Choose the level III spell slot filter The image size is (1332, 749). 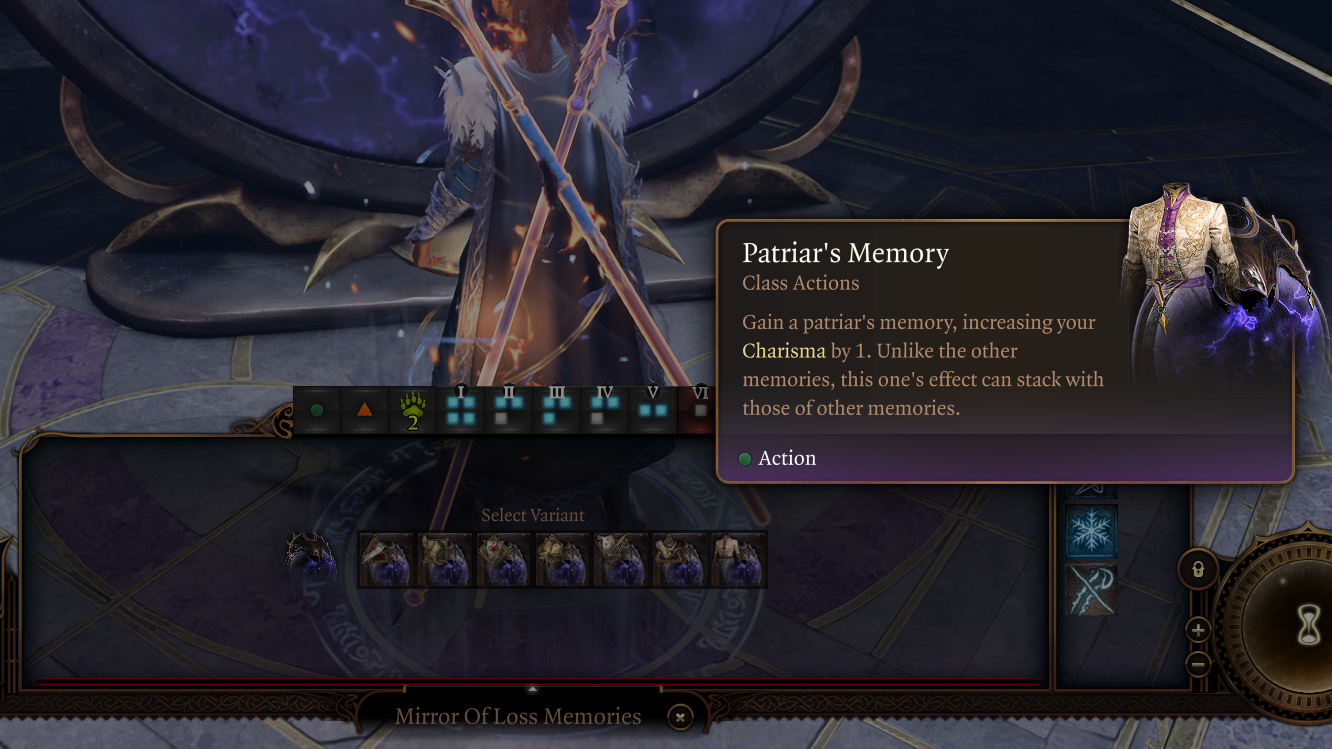557,410
